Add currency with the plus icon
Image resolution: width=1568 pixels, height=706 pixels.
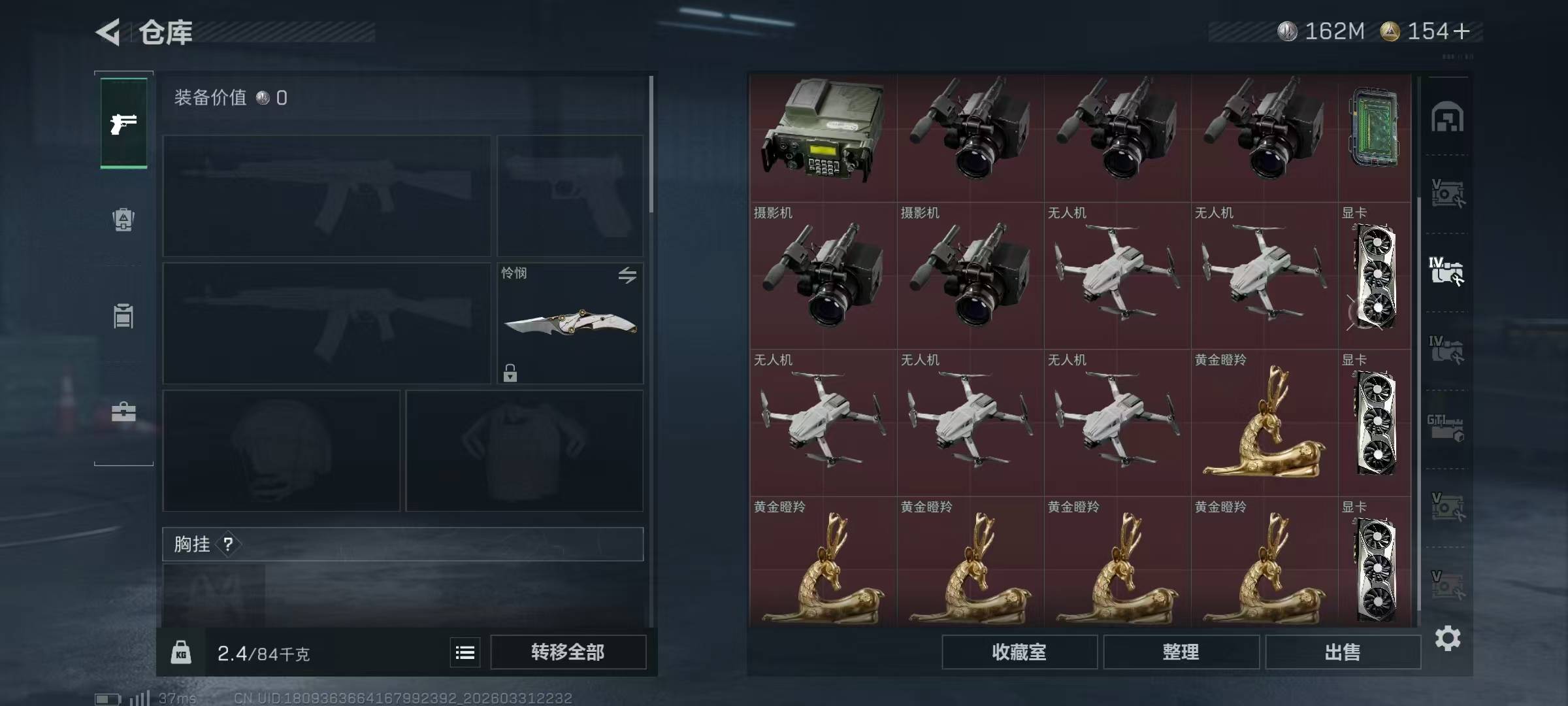pos(1462,31)
